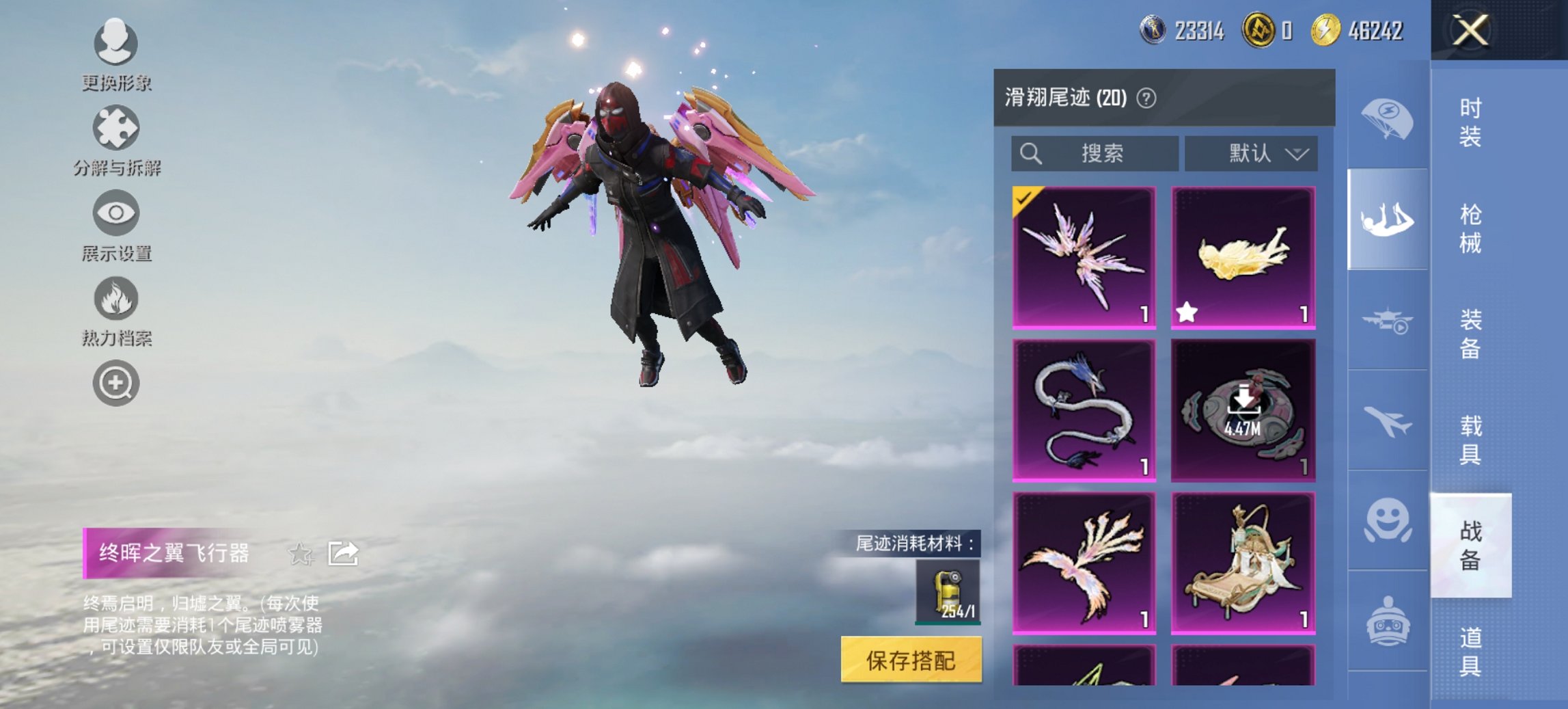Select the parachute glider category icon
This screenshot has width=1568, height=709.
1387,120
